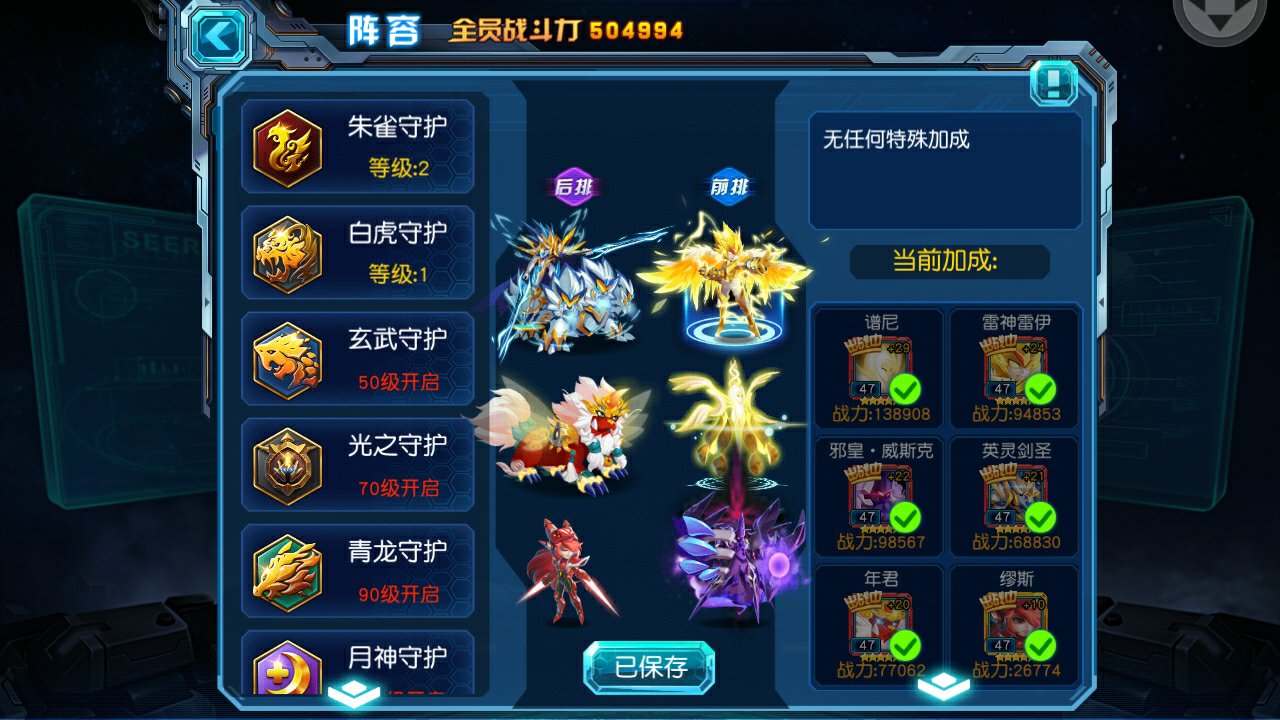Viewport: 1280px width, 720px height.
Task: Switch to the 后排 back-row tab
Action: [574, 186]
